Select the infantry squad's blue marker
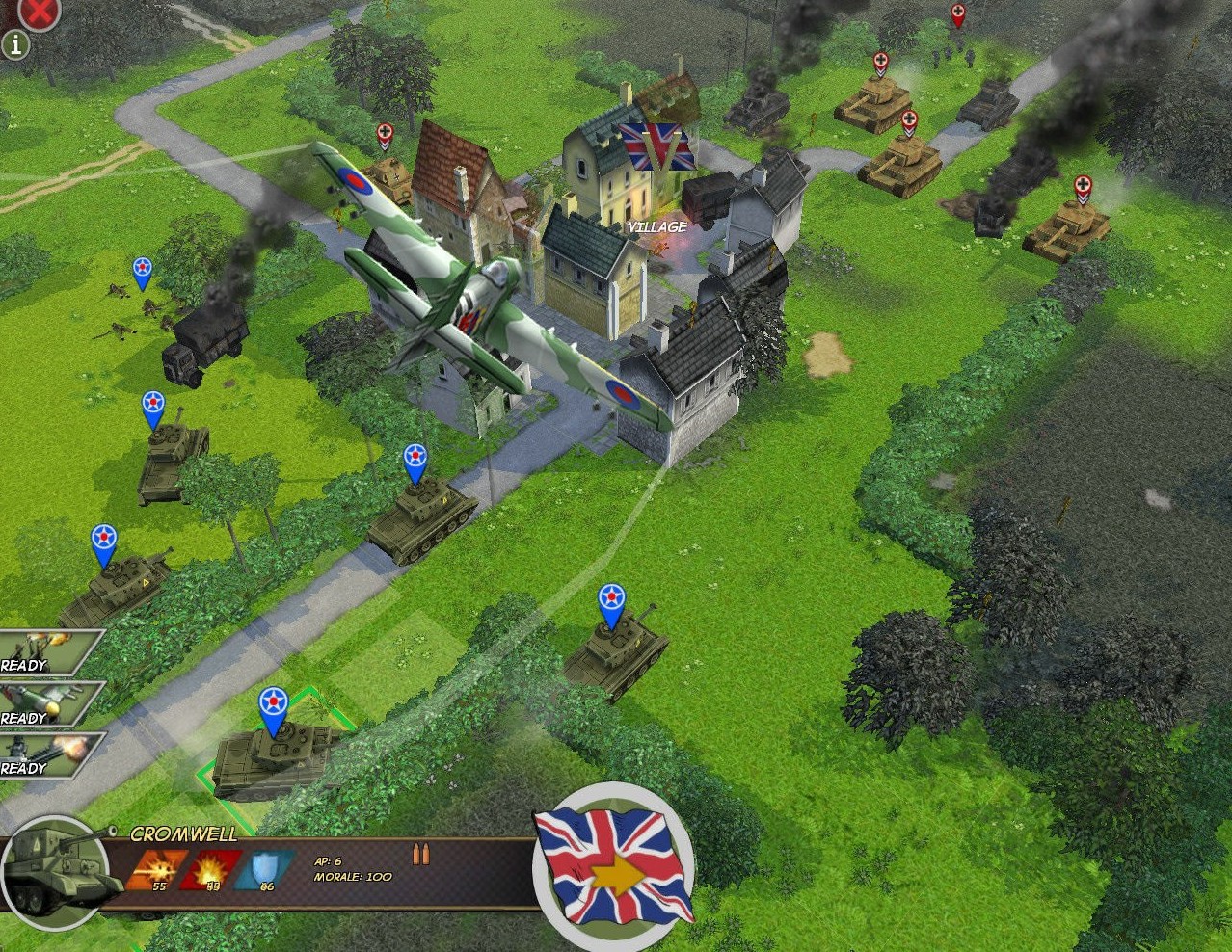The width and height of the screenshot is (1232, 952). pos(143,272)
